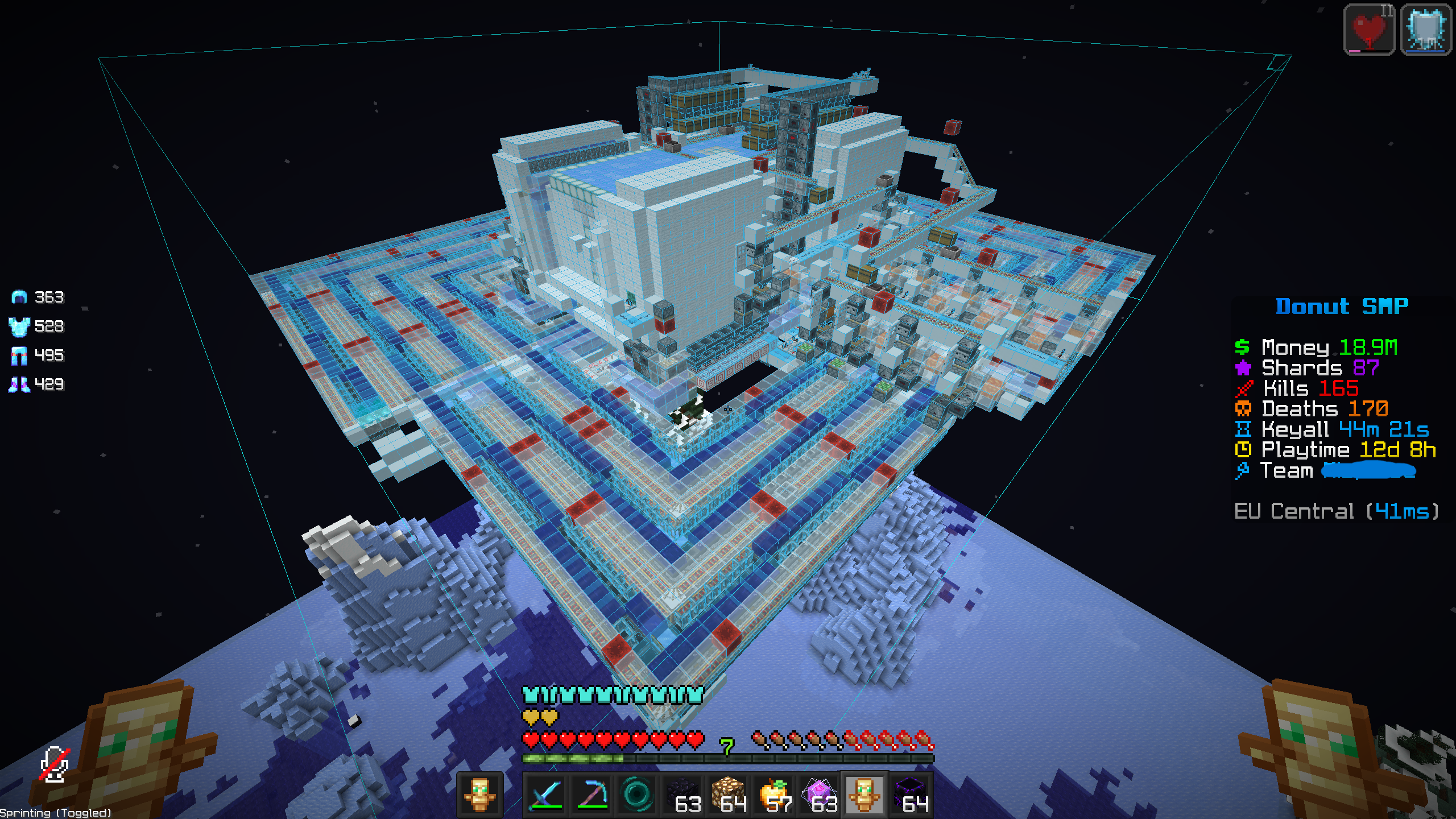
Task: Click the leggings durability icon
Action: coord(20,355)
